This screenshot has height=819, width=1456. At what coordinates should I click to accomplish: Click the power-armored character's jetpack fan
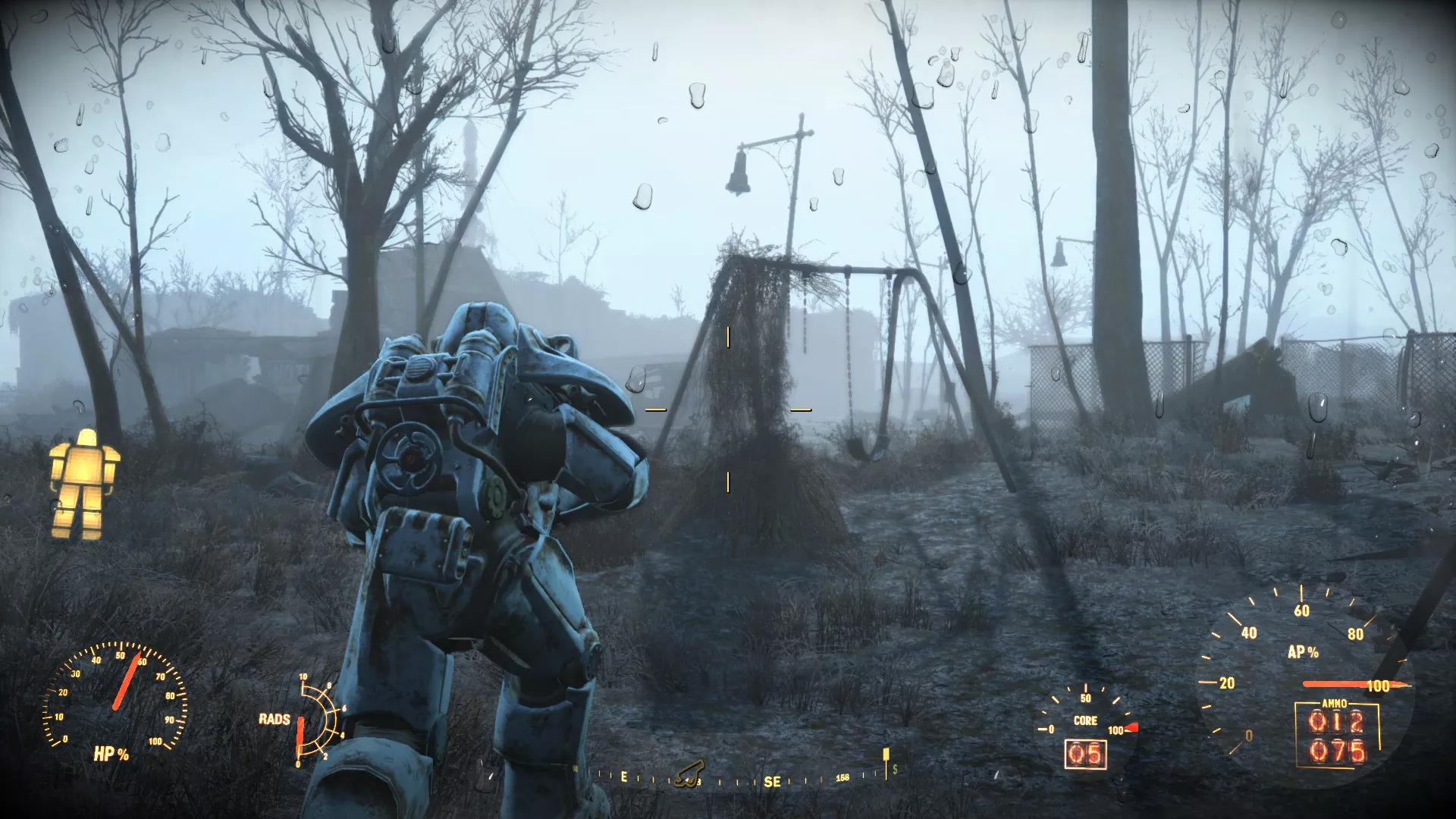click(409, 455)
